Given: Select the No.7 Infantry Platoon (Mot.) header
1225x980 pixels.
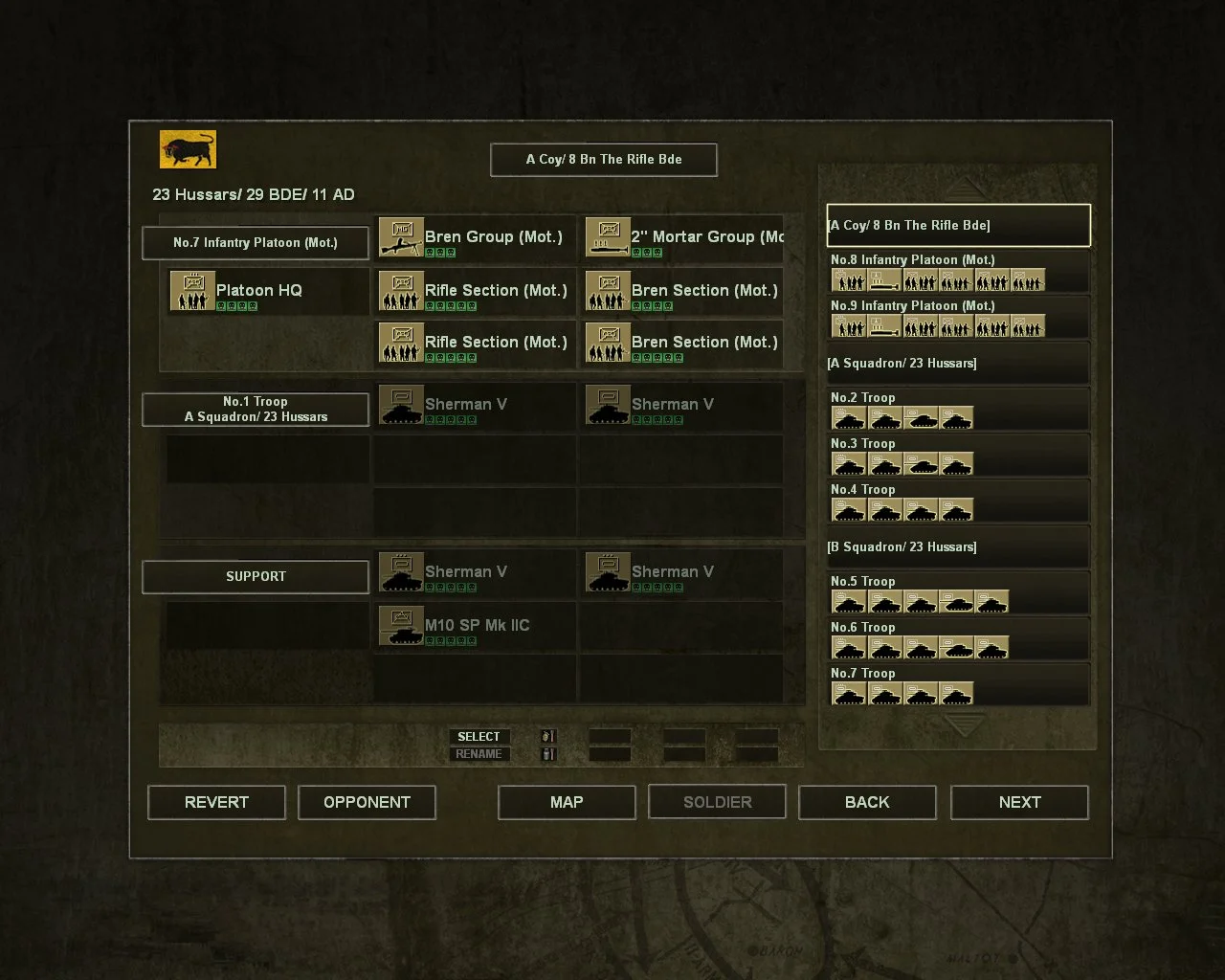Looking at the screenshot, I should [x=255, y=242].
